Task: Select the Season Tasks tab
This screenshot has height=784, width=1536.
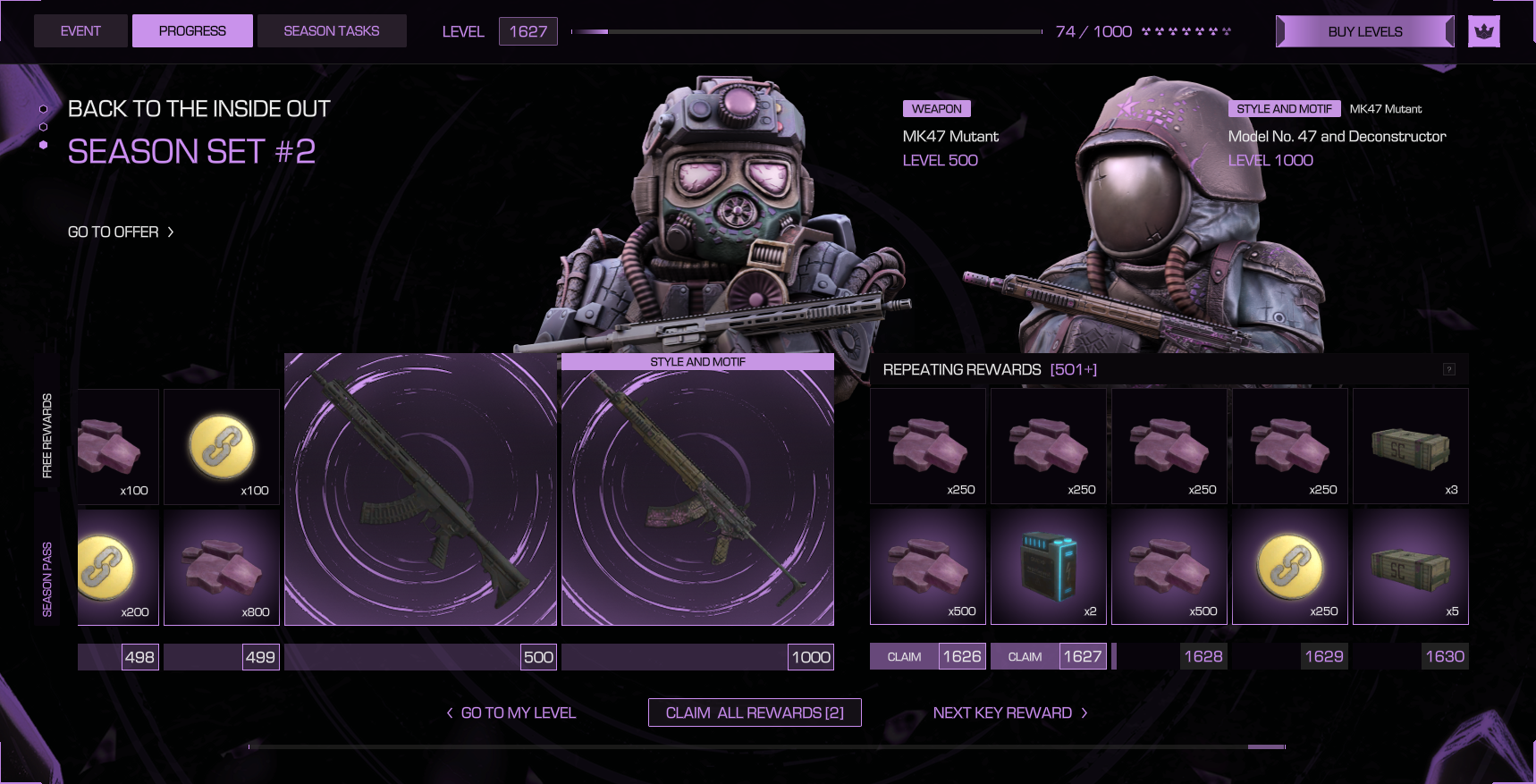Action: (332, 31)
